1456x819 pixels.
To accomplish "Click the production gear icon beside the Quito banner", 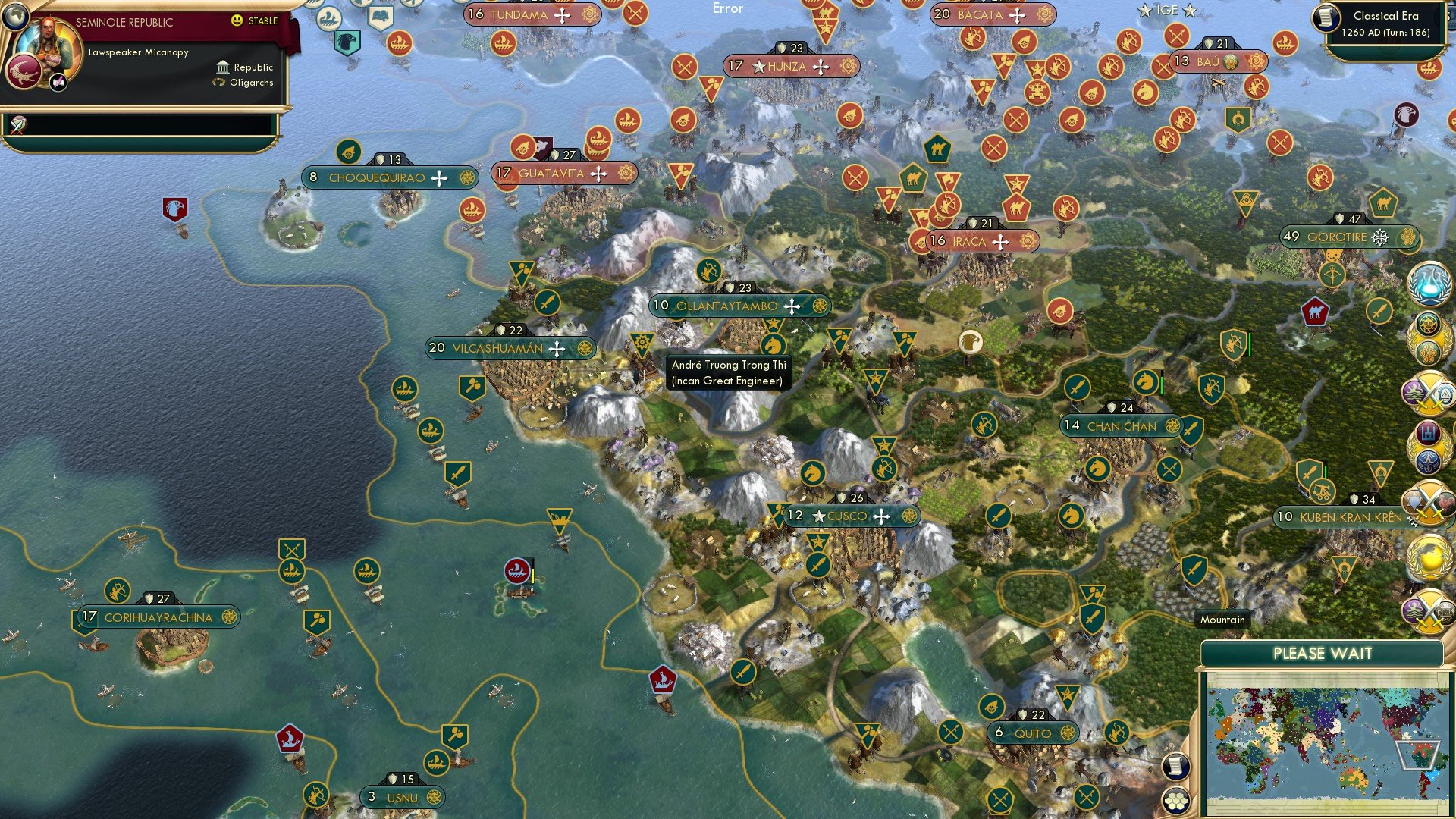I will pyautogui.click(x=1068, y=733).
